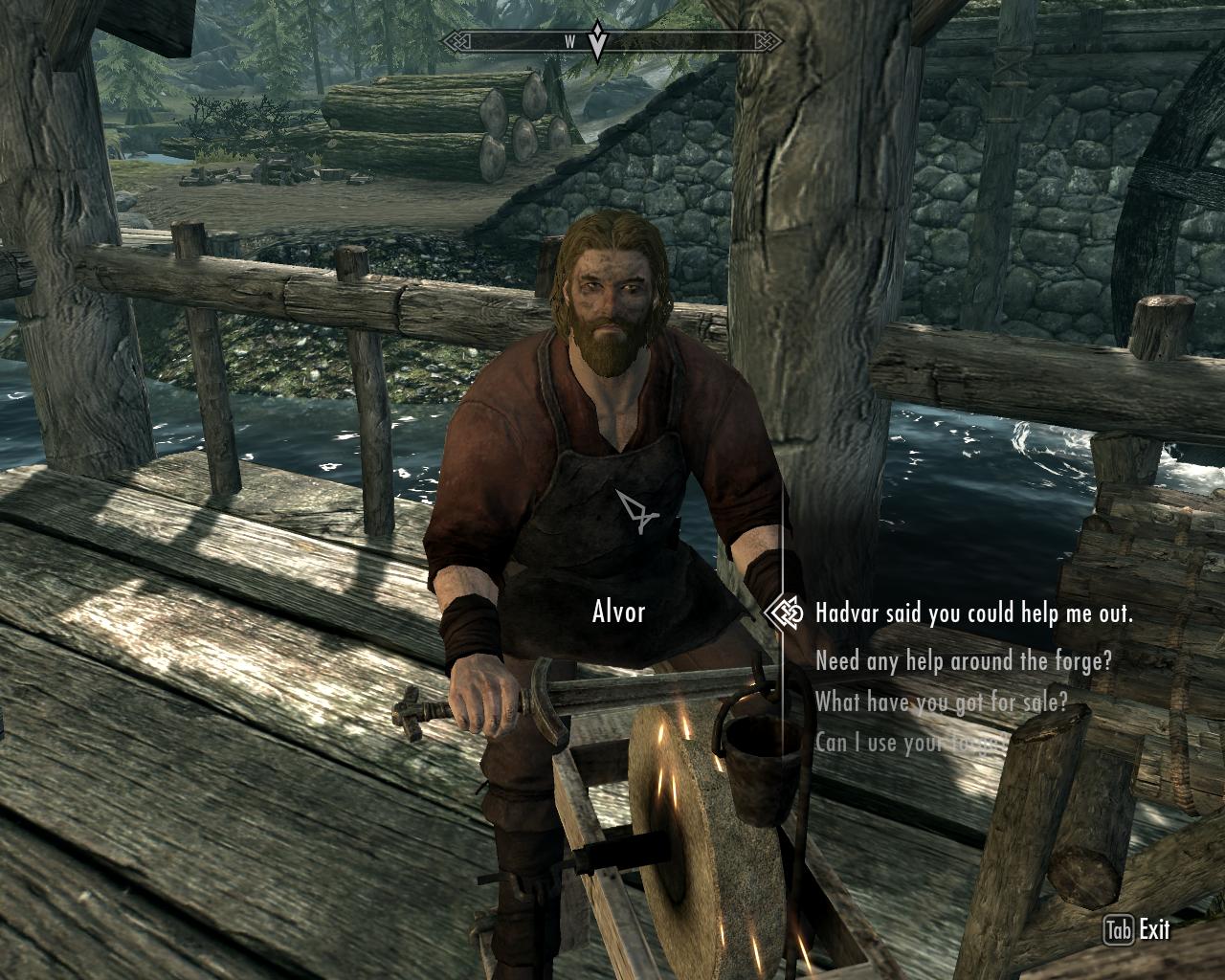Click Exit to end the conversation
1225x980 pixels.
pos(1156,926)
